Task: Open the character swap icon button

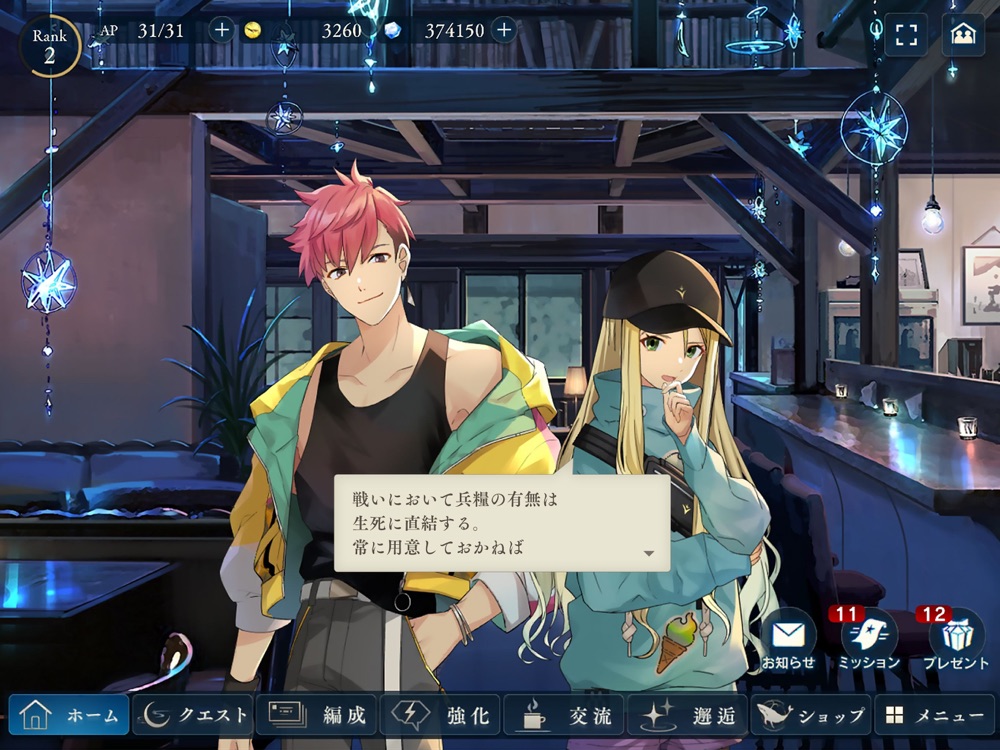Action: [x=963, y=35]
